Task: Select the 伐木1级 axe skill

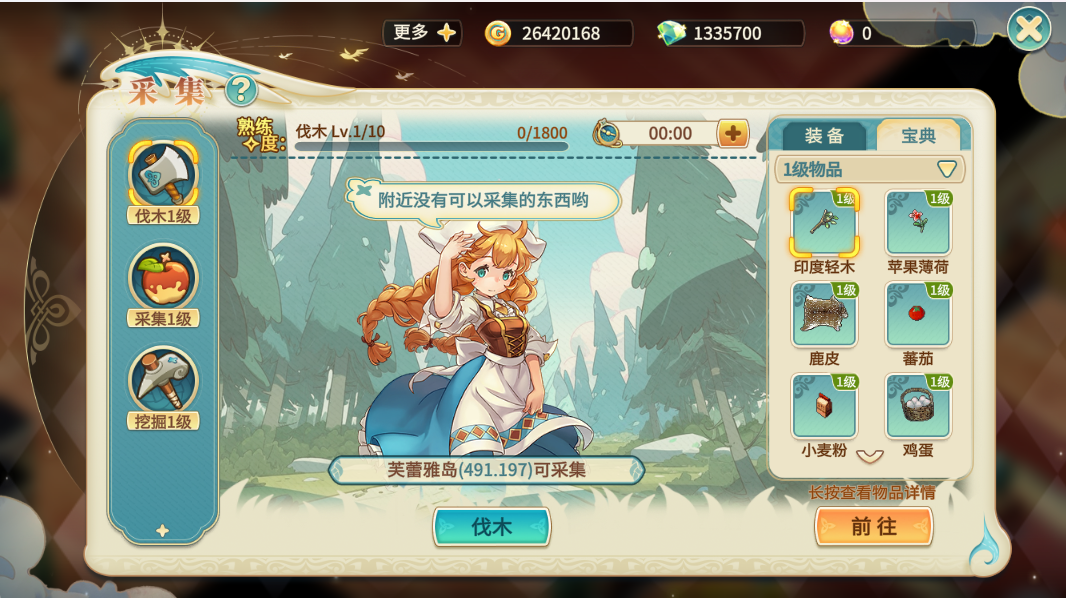Action: click(x=163, y=177)
